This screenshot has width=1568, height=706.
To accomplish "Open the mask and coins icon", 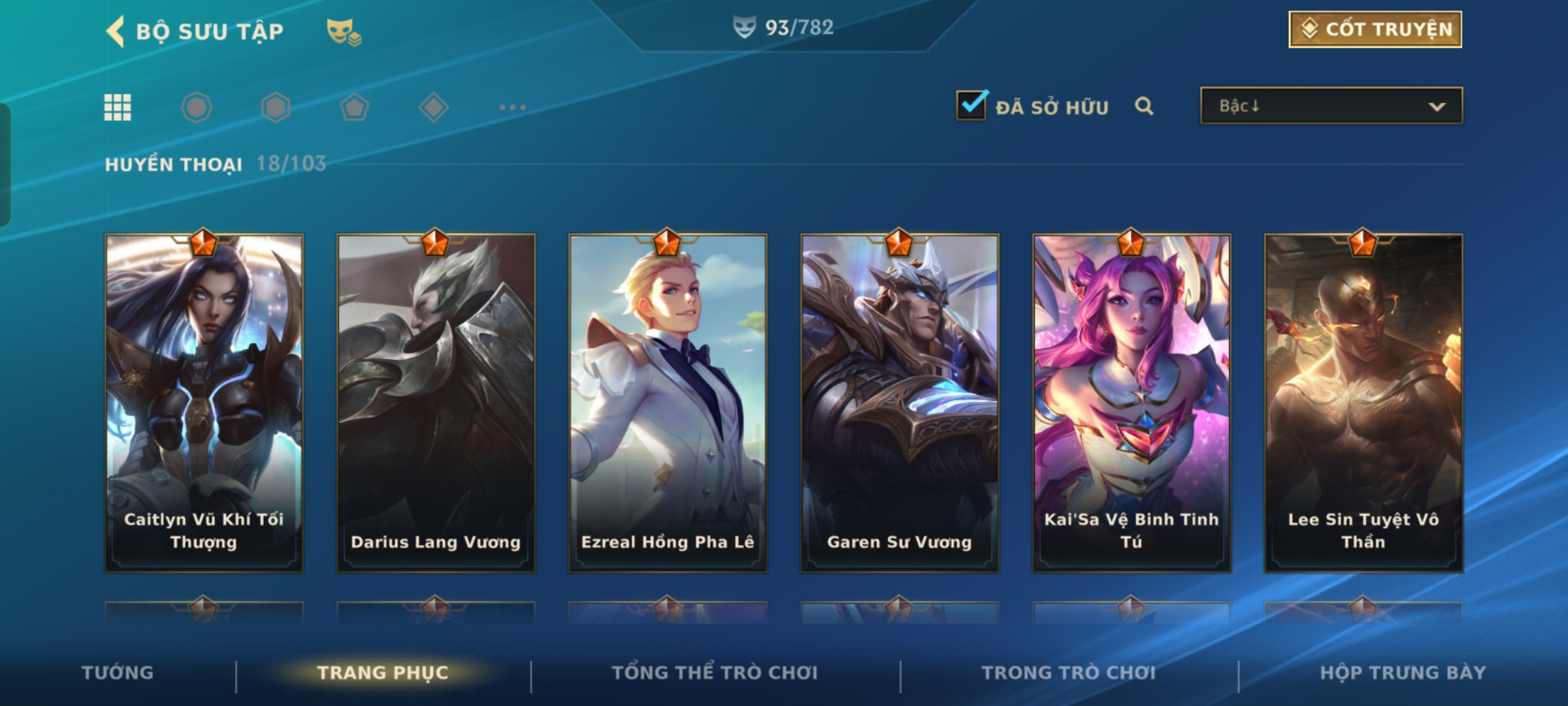I will (344, 31).
